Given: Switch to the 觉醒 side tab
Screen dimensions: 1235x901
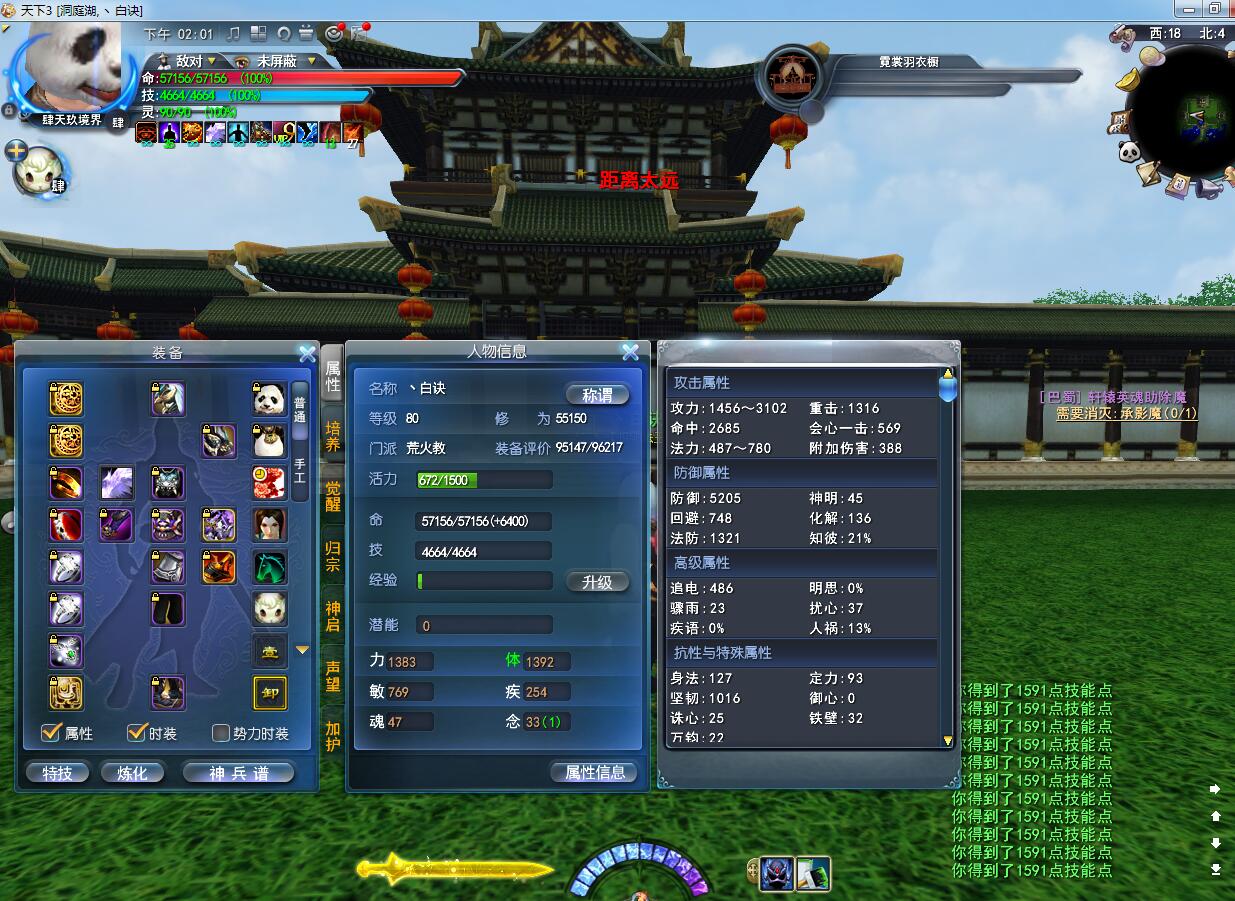Looking at the screenshot, I should point(332,496).
